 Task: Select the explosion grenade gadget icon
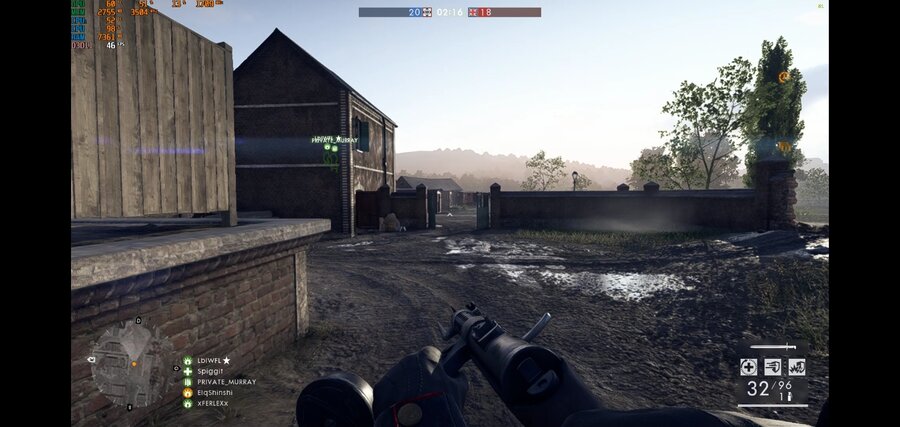coord(796,367)
